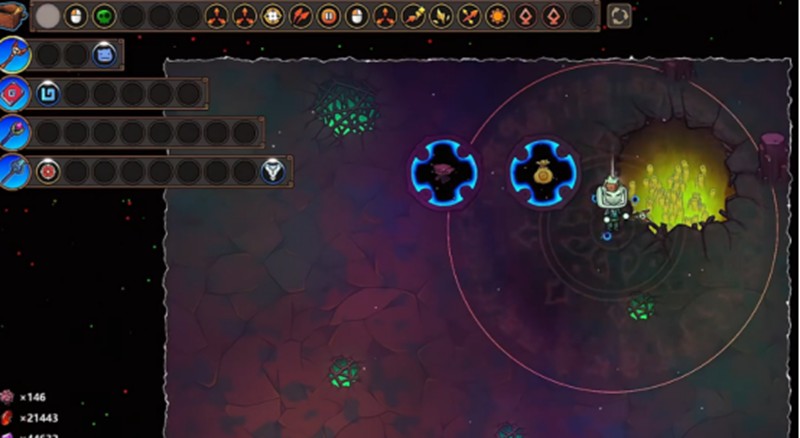Select the blue cat-face spell slot
The height and width of the screenshot is (438, 800).
click(x=104, y=55)
